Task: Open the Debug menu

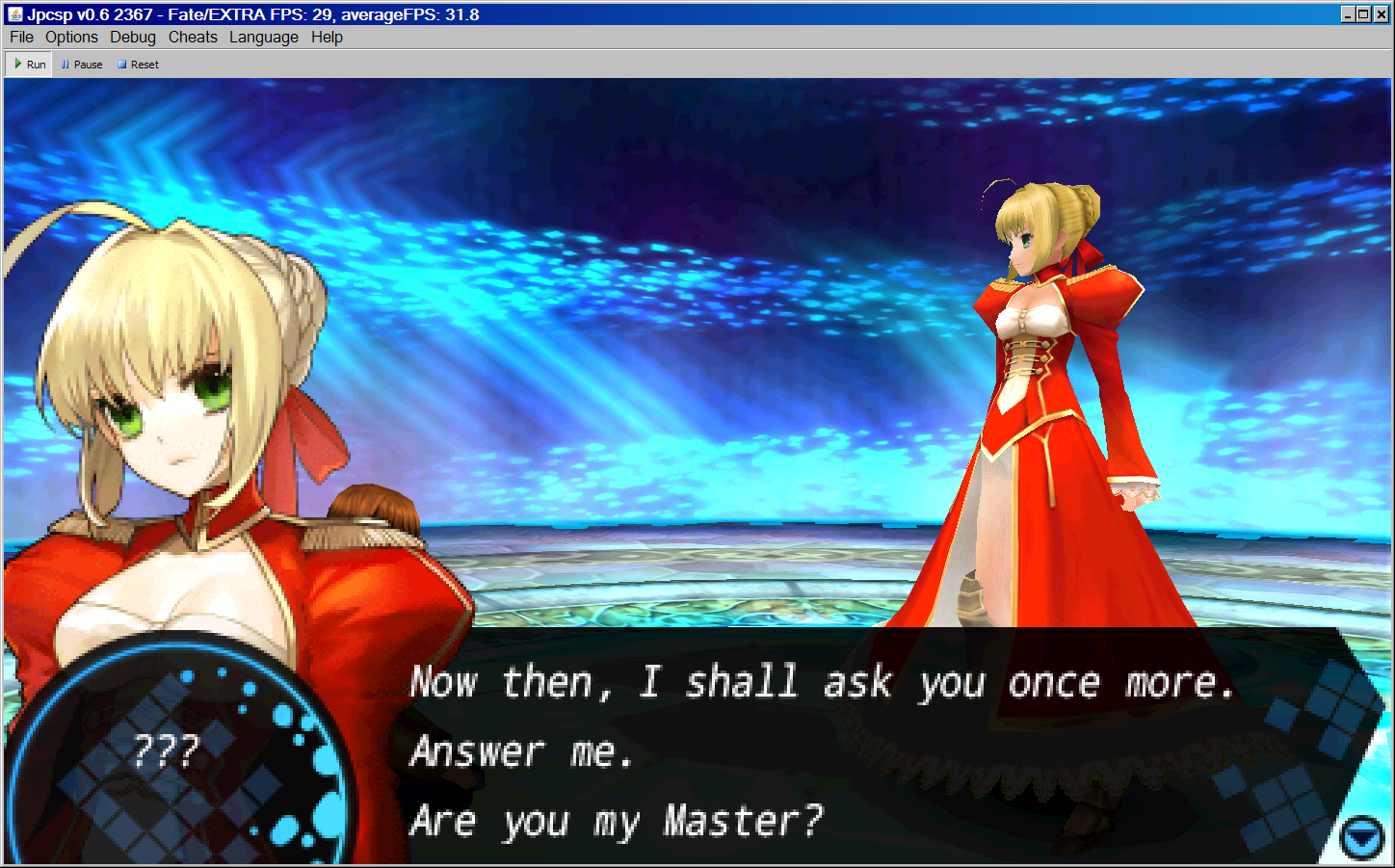Action: (x=133, y=37)
